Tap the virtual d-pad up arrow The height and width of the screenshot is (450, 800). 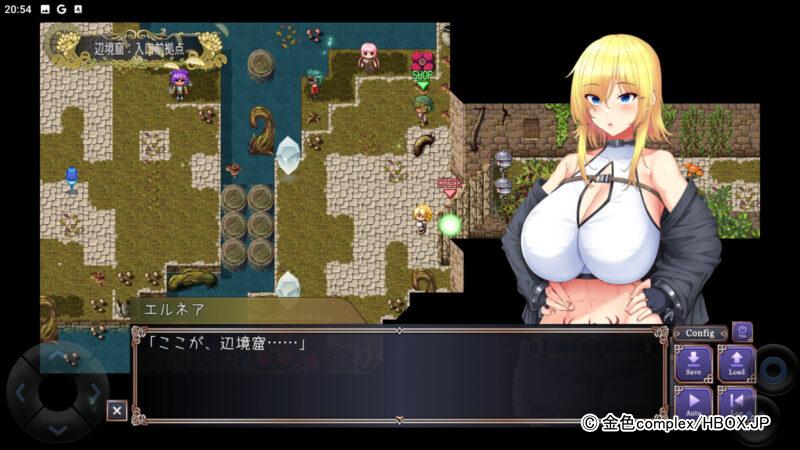coord(57,355)
